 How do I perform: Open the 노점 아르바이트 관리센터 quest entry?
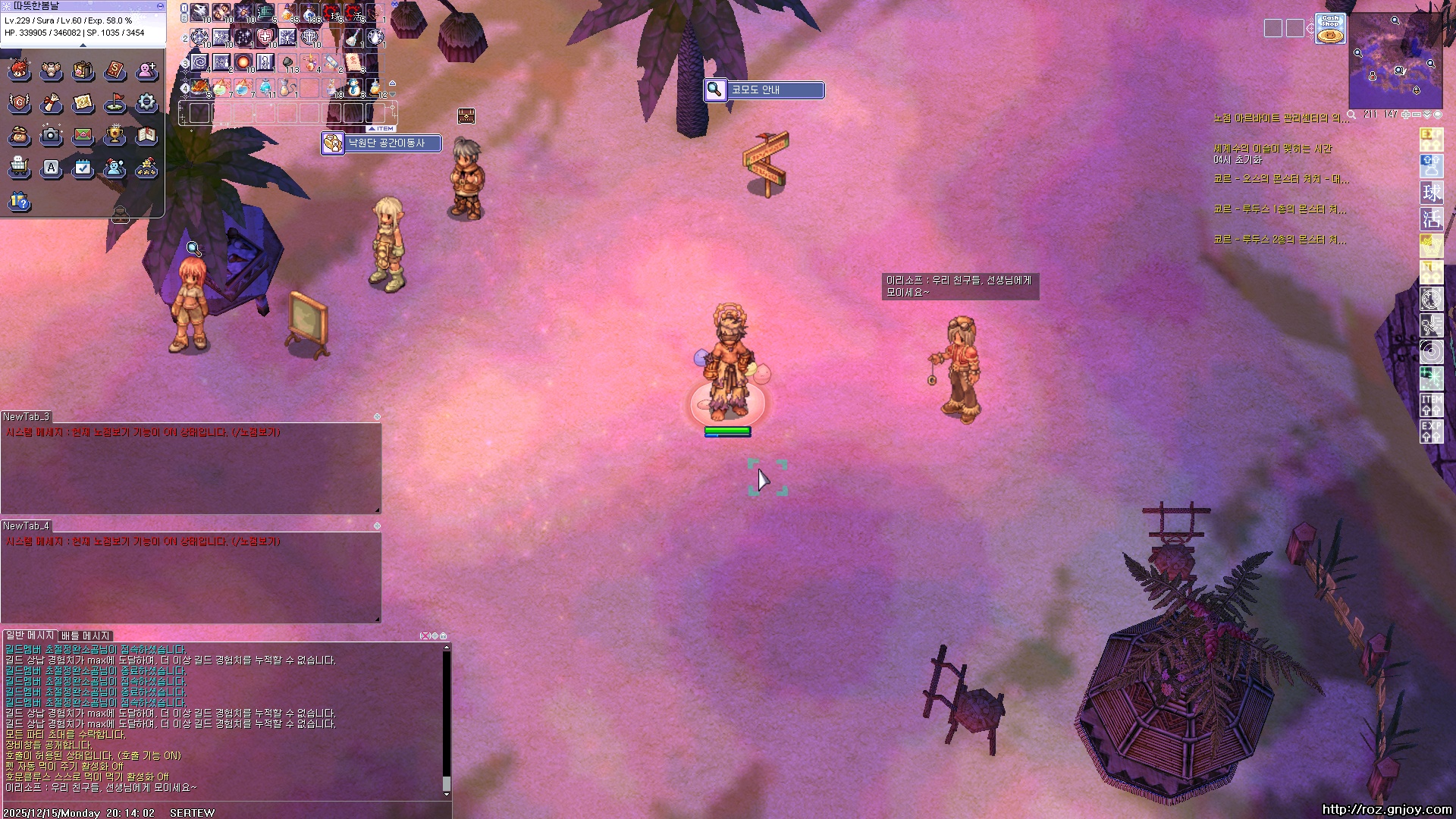click(1280, 118)
